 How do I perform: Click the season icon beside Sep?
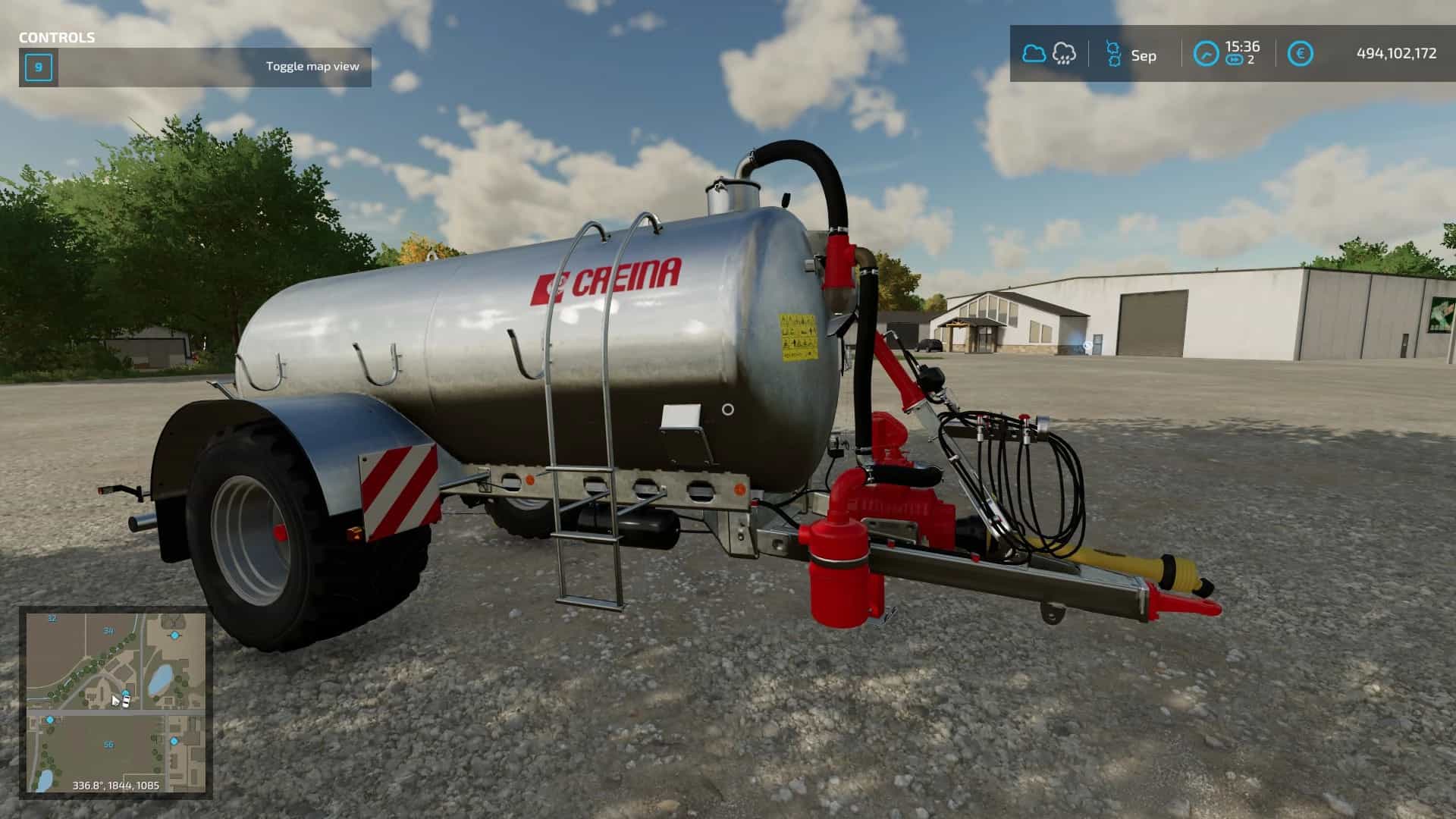tap(1112, 54)
